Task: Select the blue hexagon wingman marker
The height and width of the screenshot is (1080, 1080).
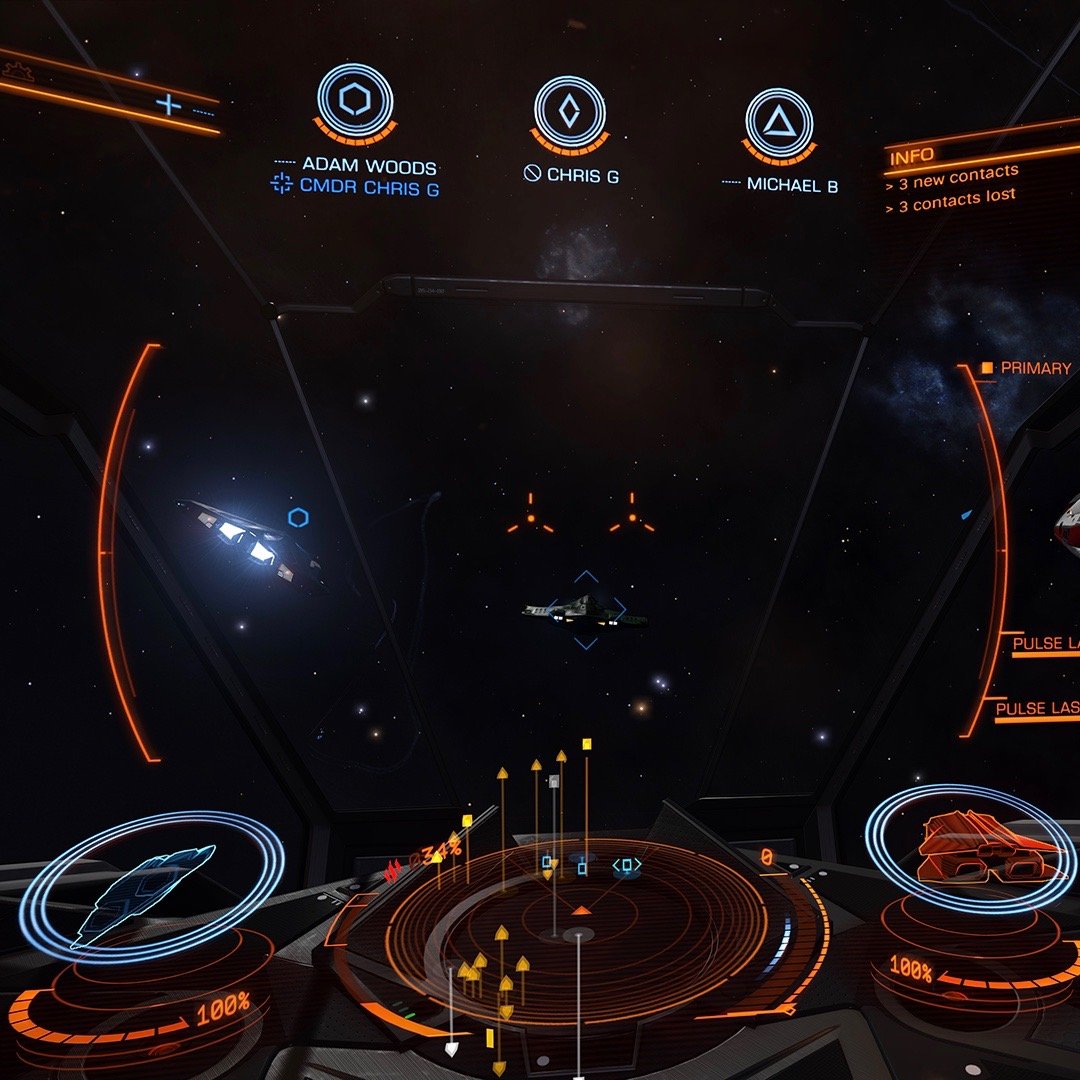Action: (298, 517)
